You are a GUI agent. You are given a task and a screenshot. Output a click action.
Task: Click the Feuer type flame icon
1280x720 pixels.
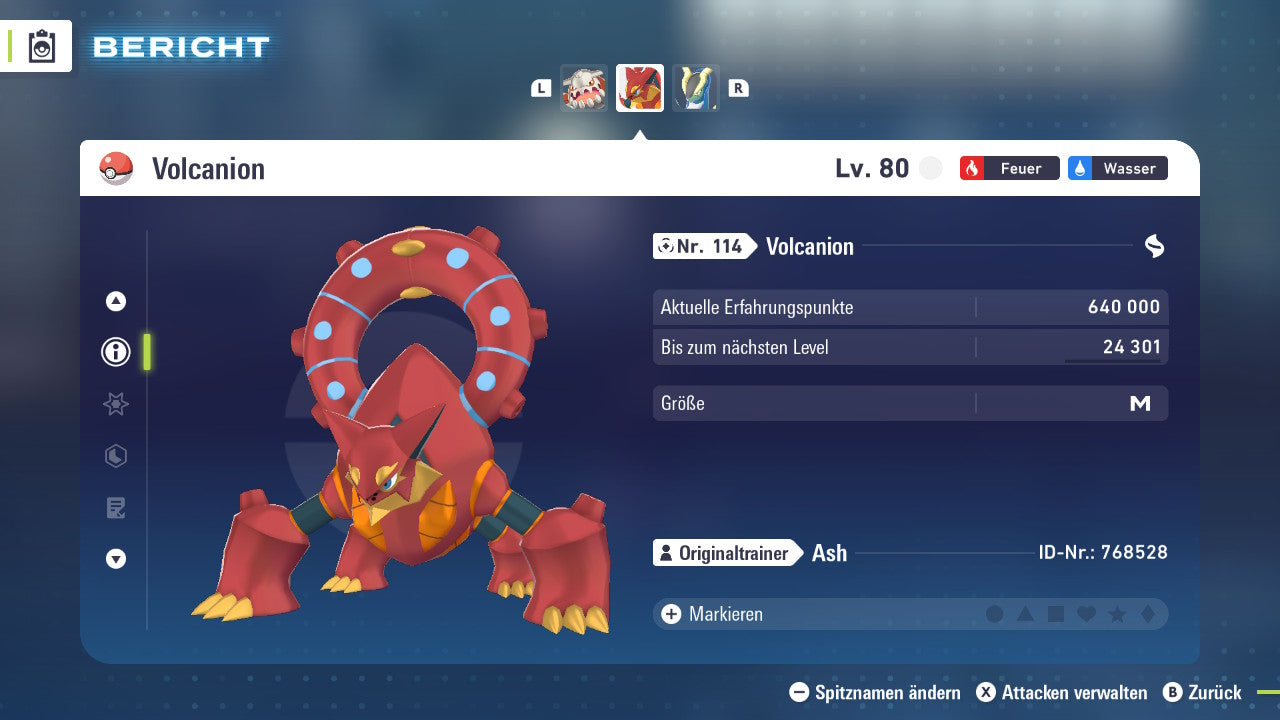972,168
